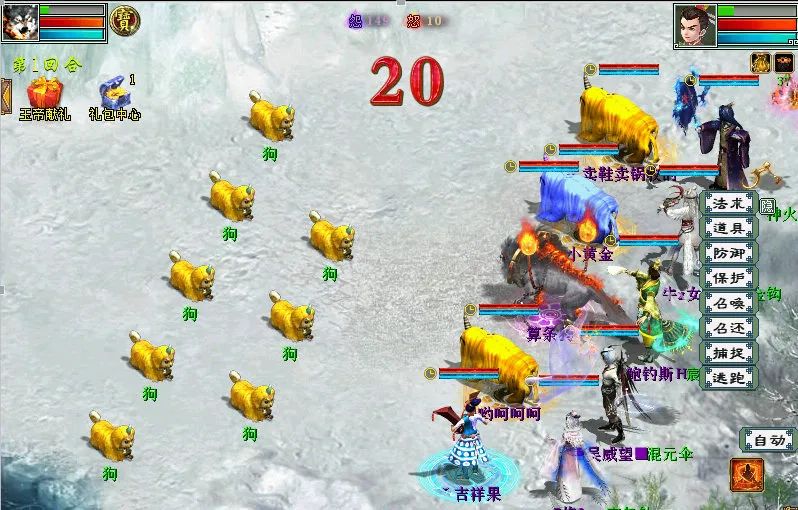
Task: Choose the 保护 protect command
Action: 729,278
